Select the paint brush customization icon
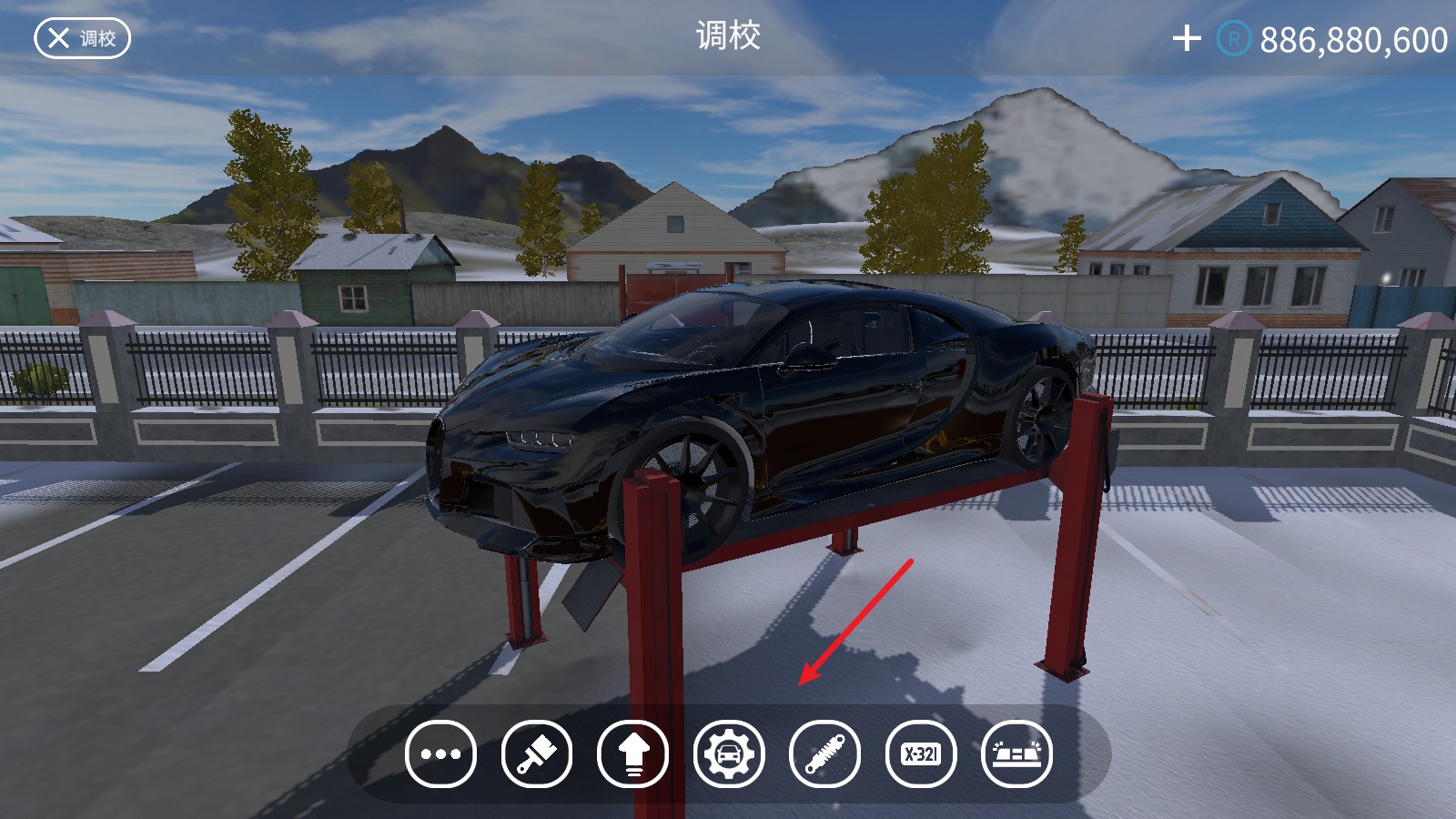1456x819 pixels. pos(536,754)
